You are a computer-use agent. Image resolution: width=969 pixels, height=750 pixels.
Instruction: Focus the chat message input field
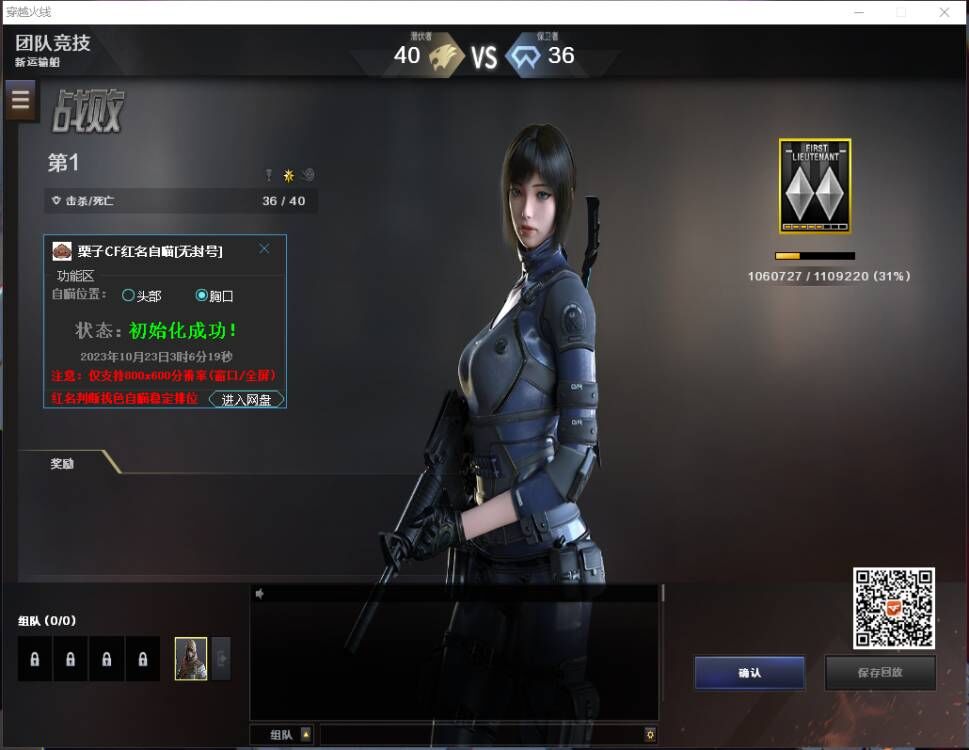[480, 735]
